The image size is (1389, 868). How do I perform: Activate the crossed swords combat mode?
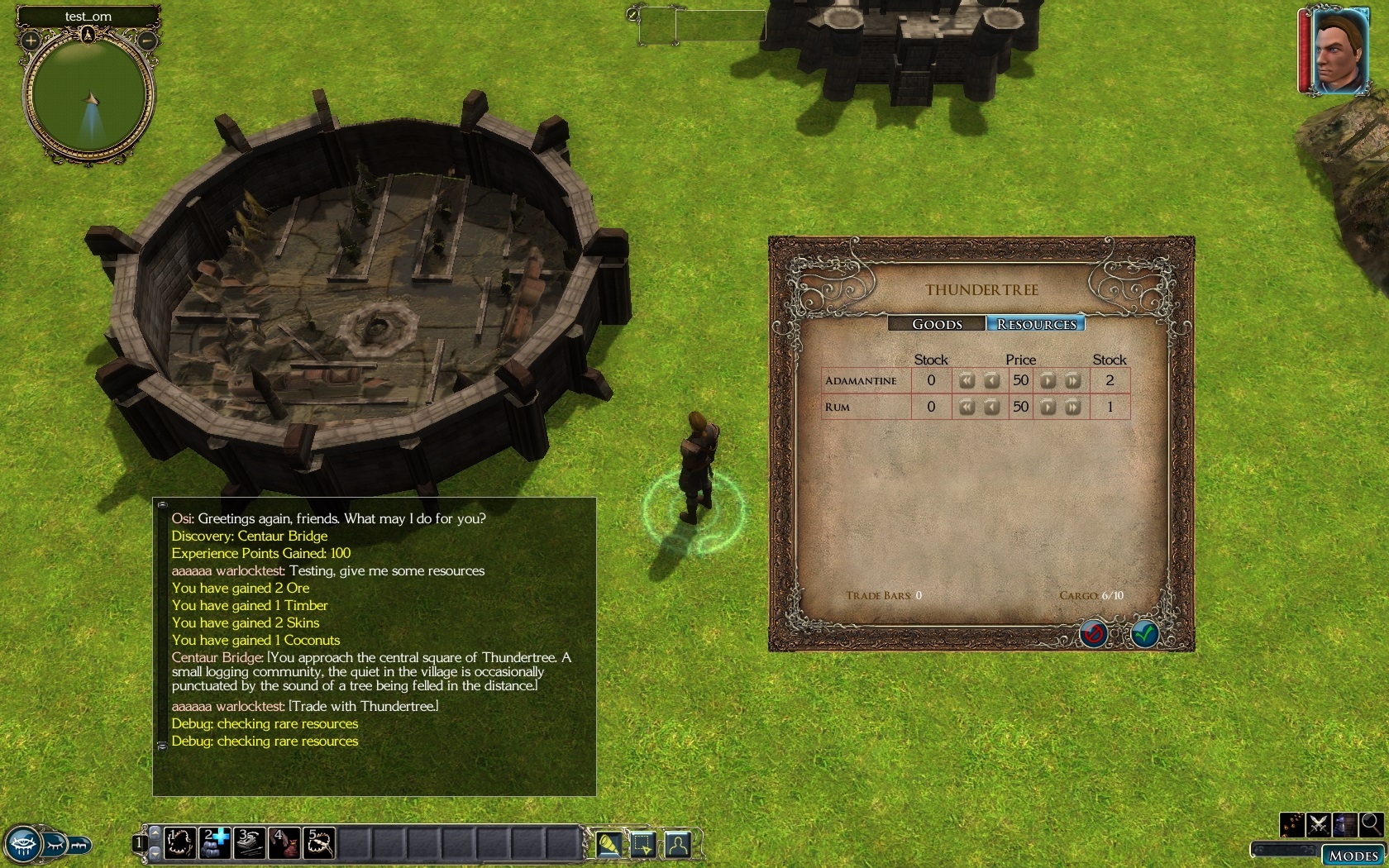pyautogui.click(x=1319, y=824)
